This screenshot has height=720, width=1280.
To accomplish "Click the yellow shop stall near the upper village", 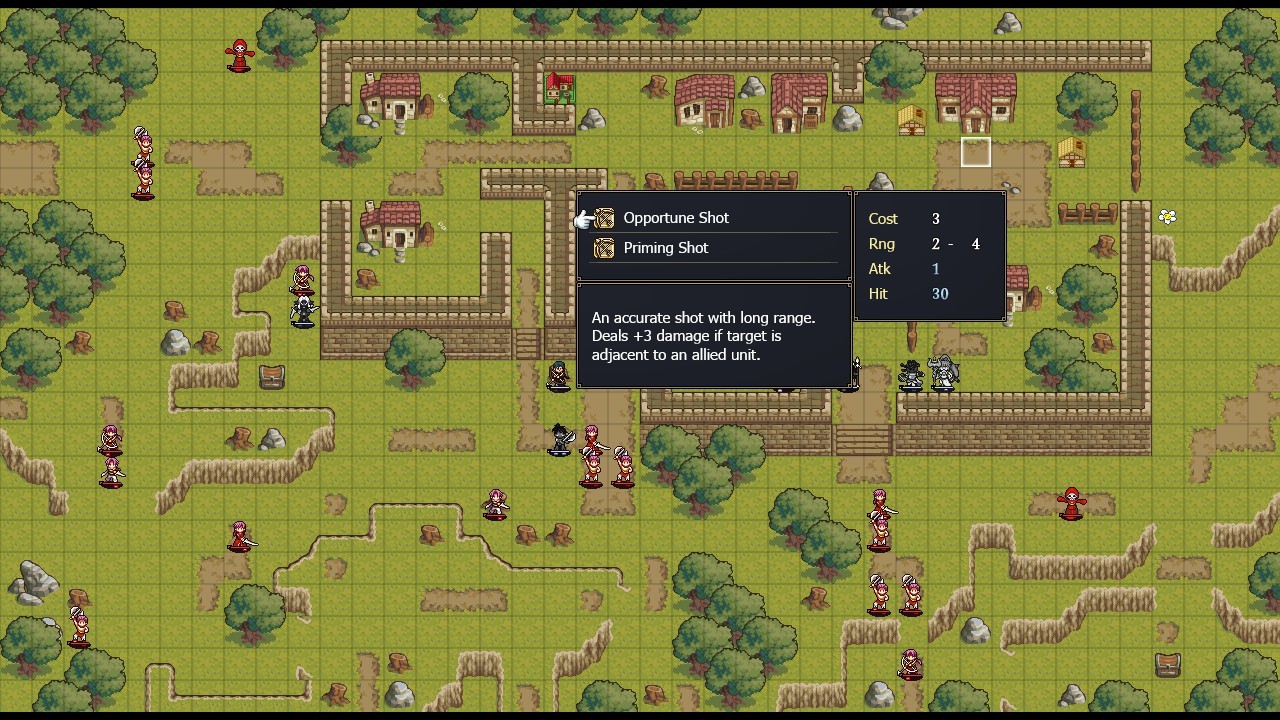I will pos(911,122).
